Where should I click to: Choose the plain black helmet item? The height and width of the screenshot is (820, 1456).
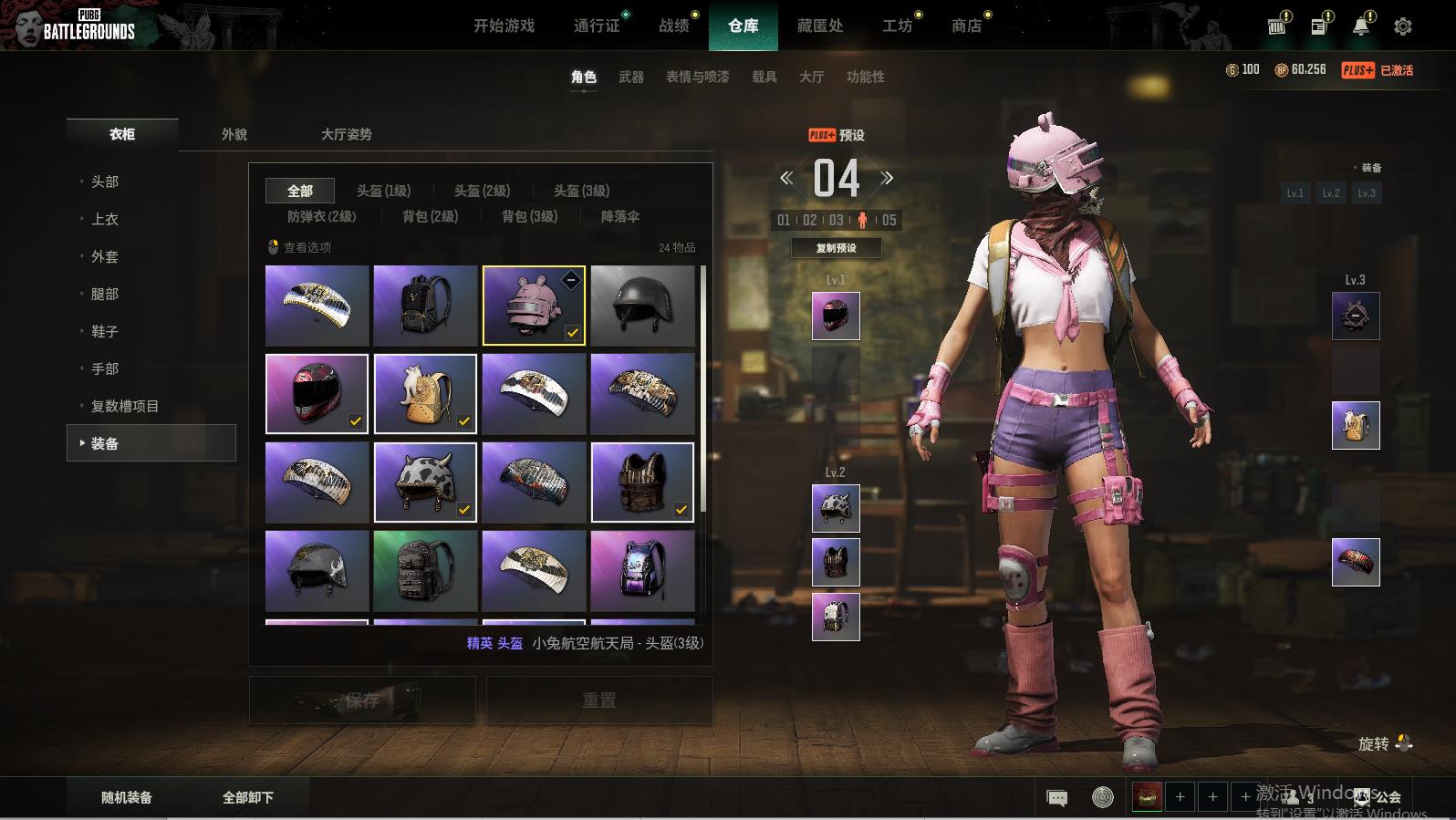(x=642, y=306)
